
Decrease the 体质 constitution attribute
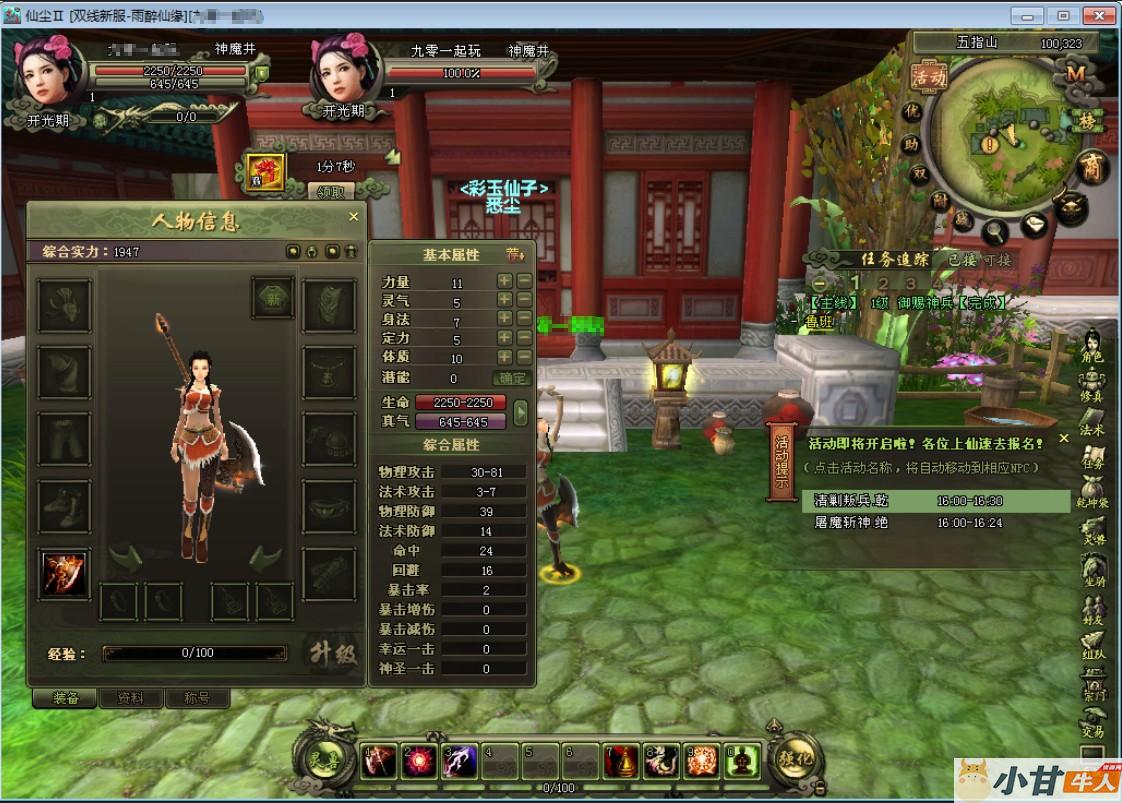point(524,357)
